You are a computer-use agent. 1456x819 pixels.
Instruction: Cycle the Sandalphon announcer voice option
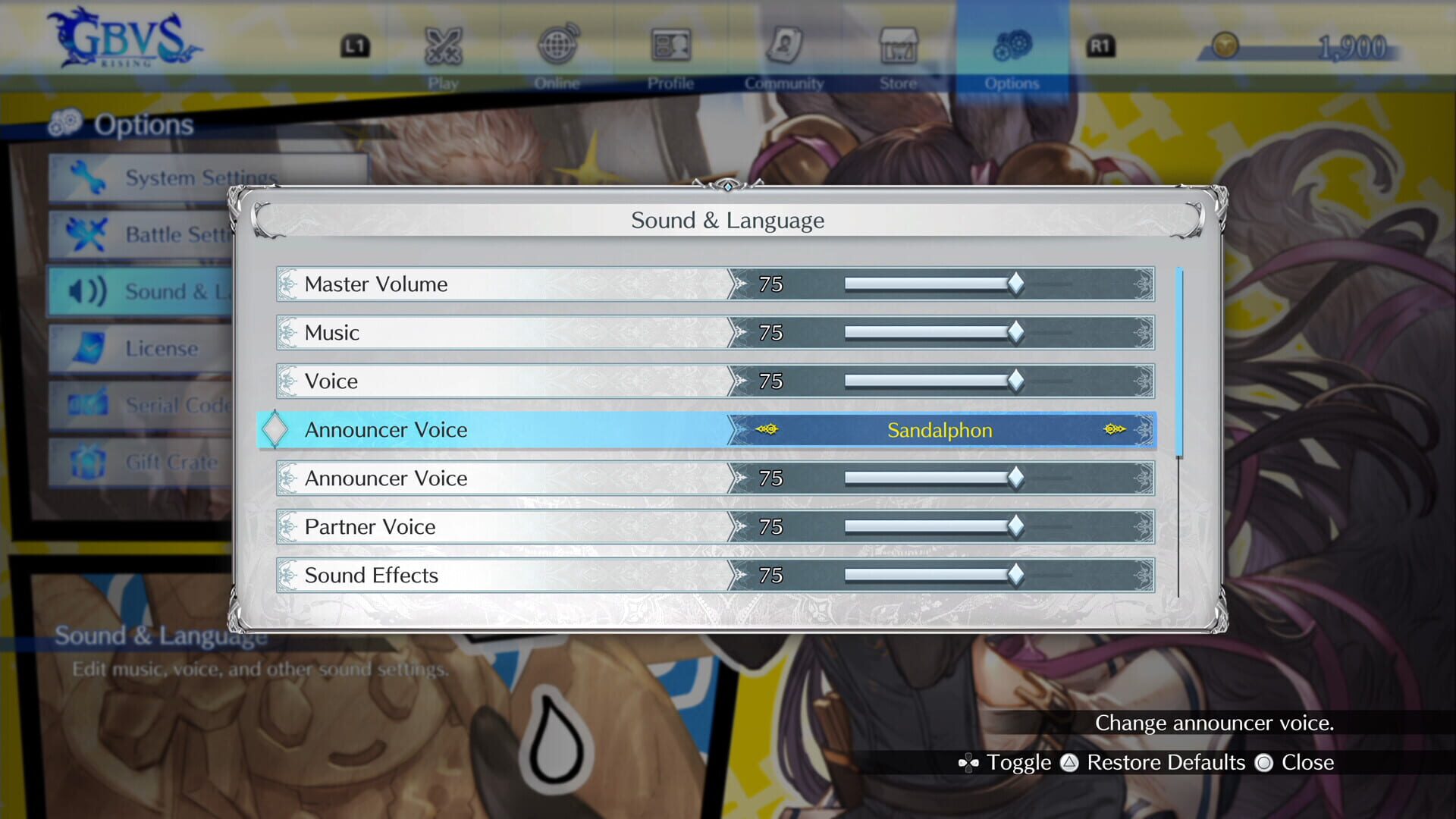click(939, 430)
